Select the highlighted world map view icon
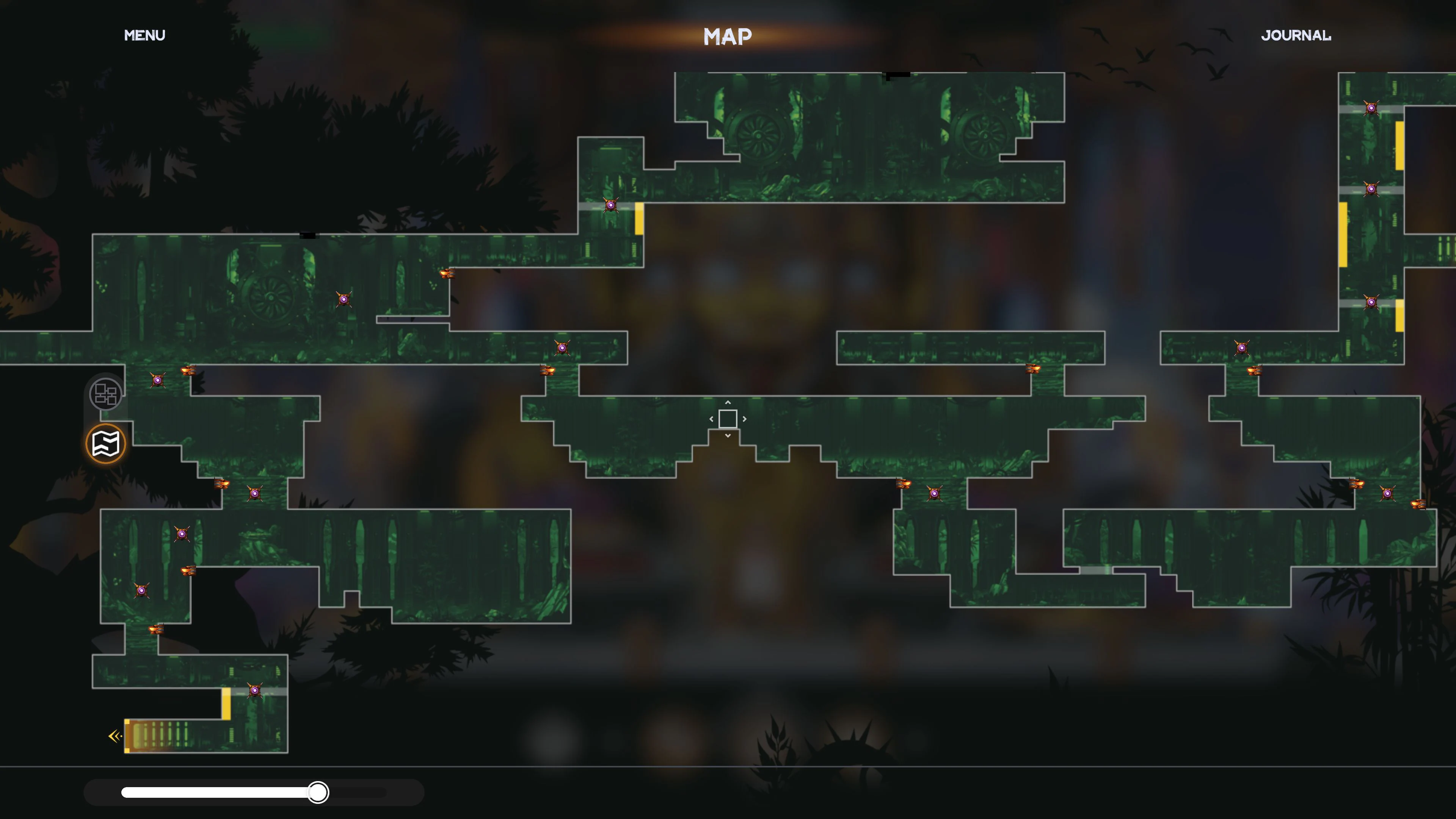 point(106,443)
